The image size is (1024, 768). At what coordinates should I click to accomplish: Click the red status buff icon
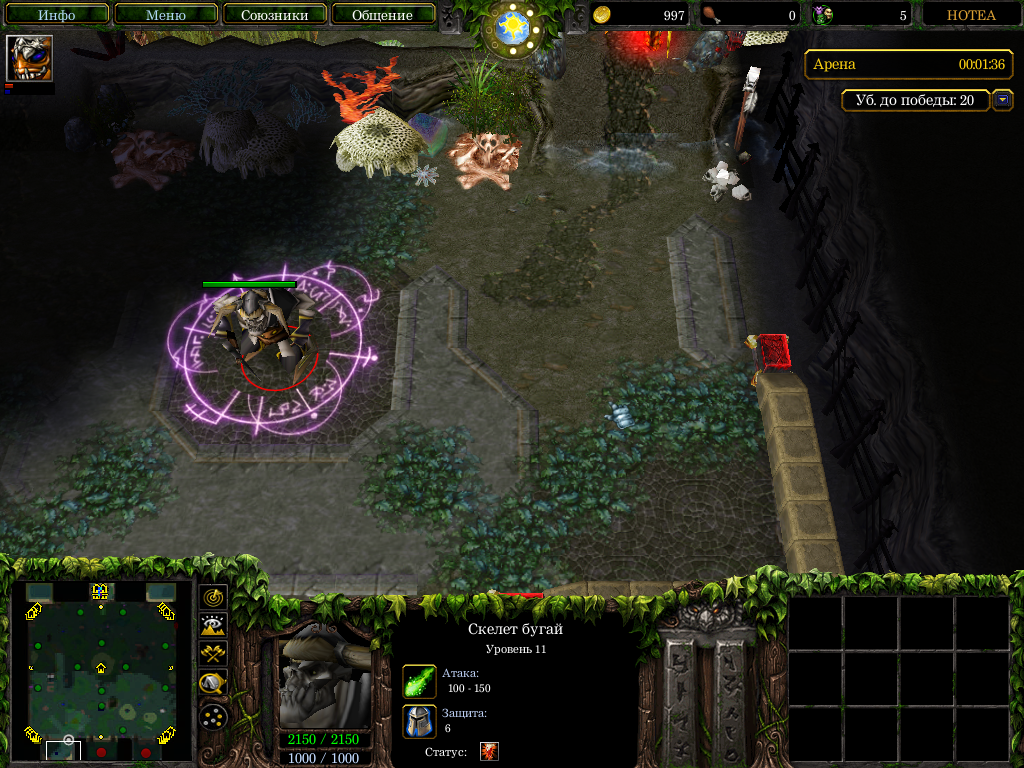click(x=489, y=751)
